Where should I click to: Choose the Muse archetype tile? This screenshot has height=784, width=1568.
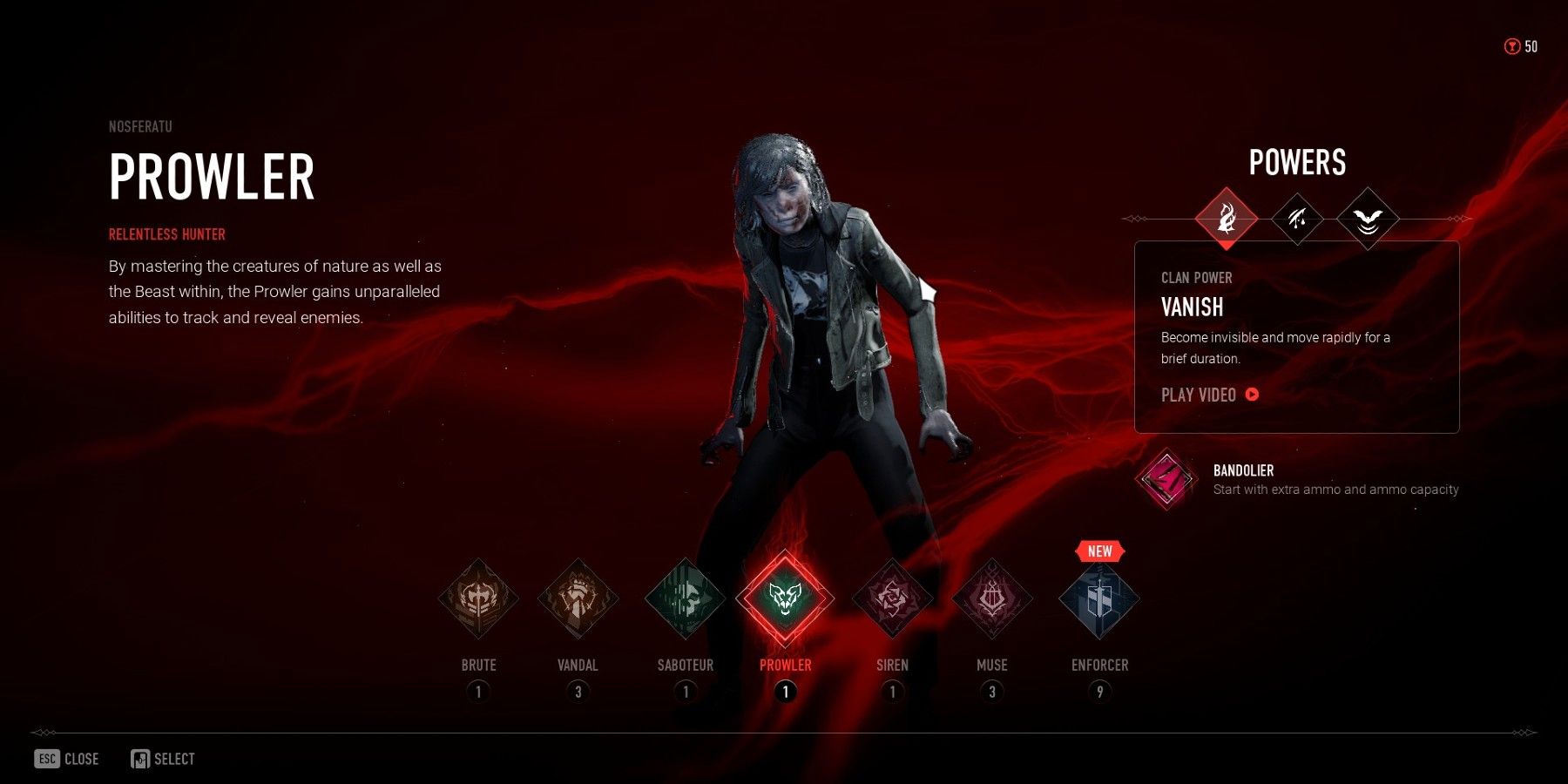(992, 599)
